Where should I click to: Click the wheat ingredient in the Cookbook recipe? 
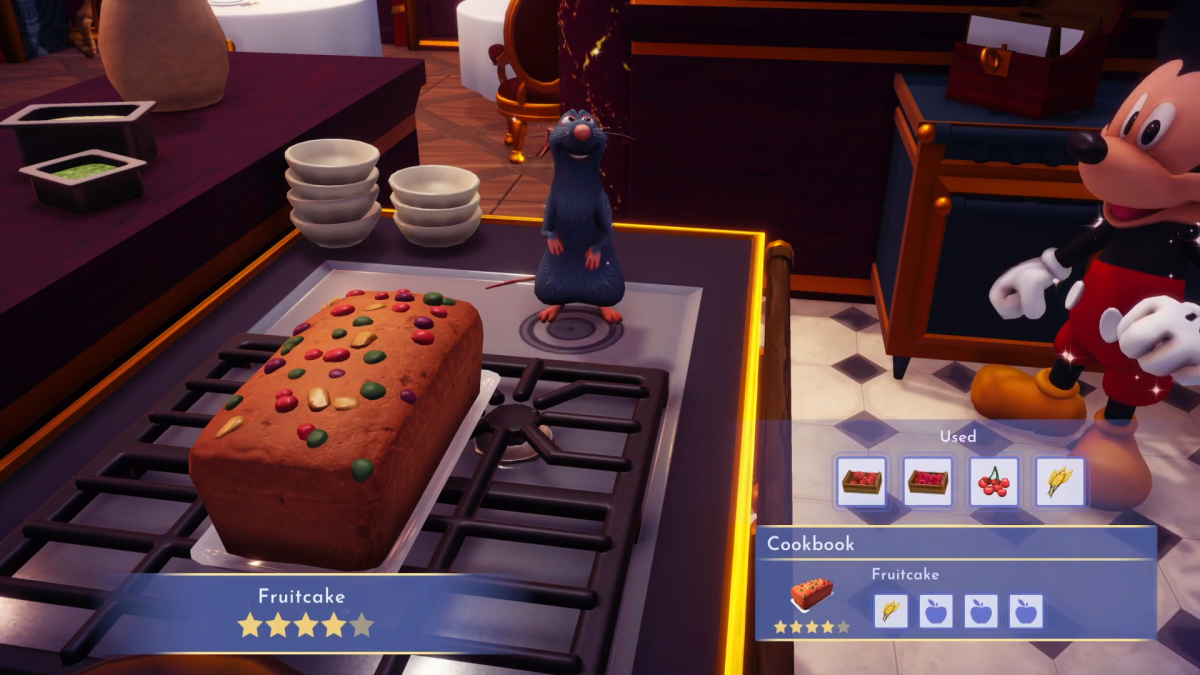pyautogui.click(x=890, y=610)
